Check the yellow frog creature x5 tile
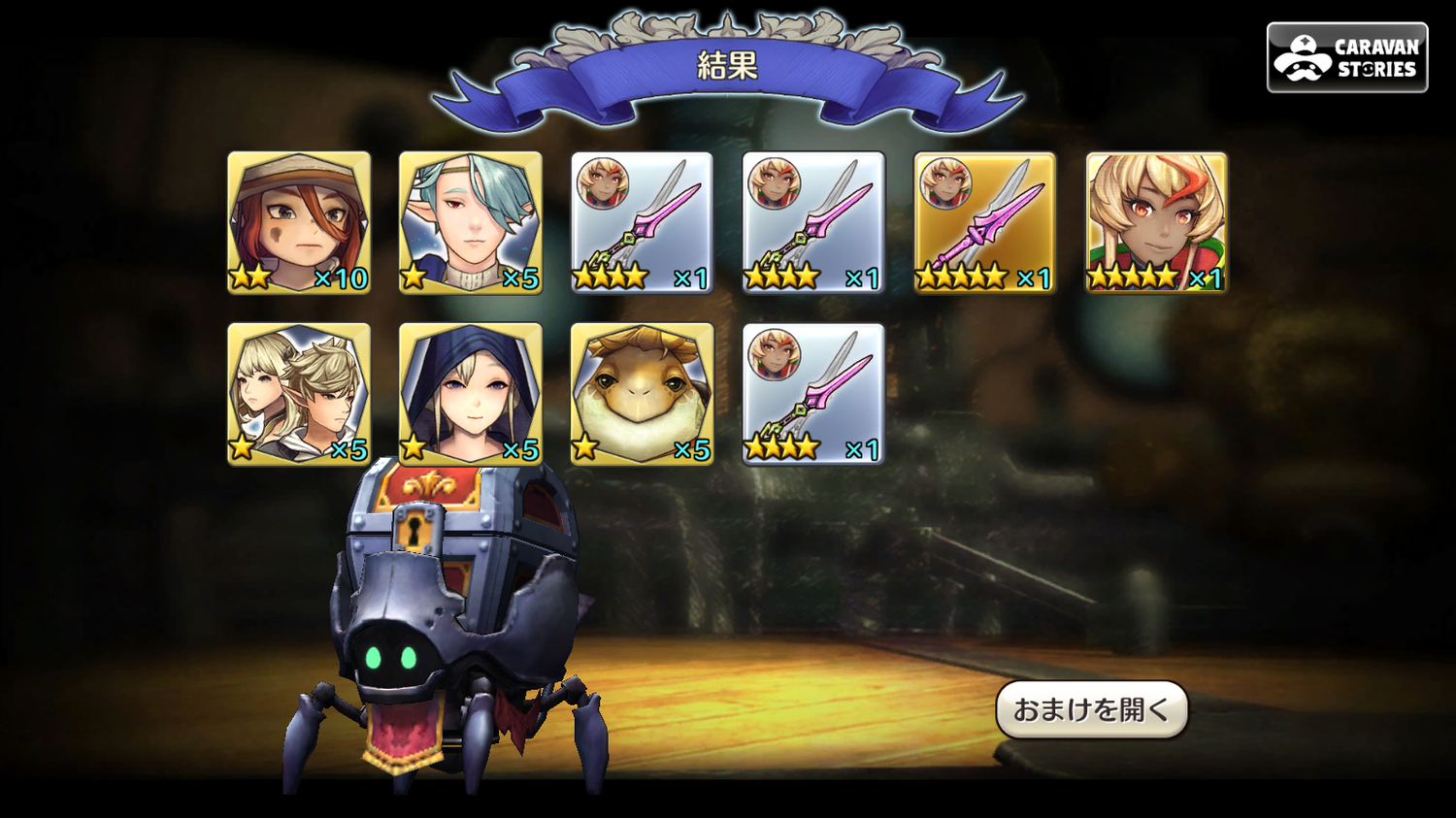The width and height of the screenshot is (1456, 818). [642, 394]
